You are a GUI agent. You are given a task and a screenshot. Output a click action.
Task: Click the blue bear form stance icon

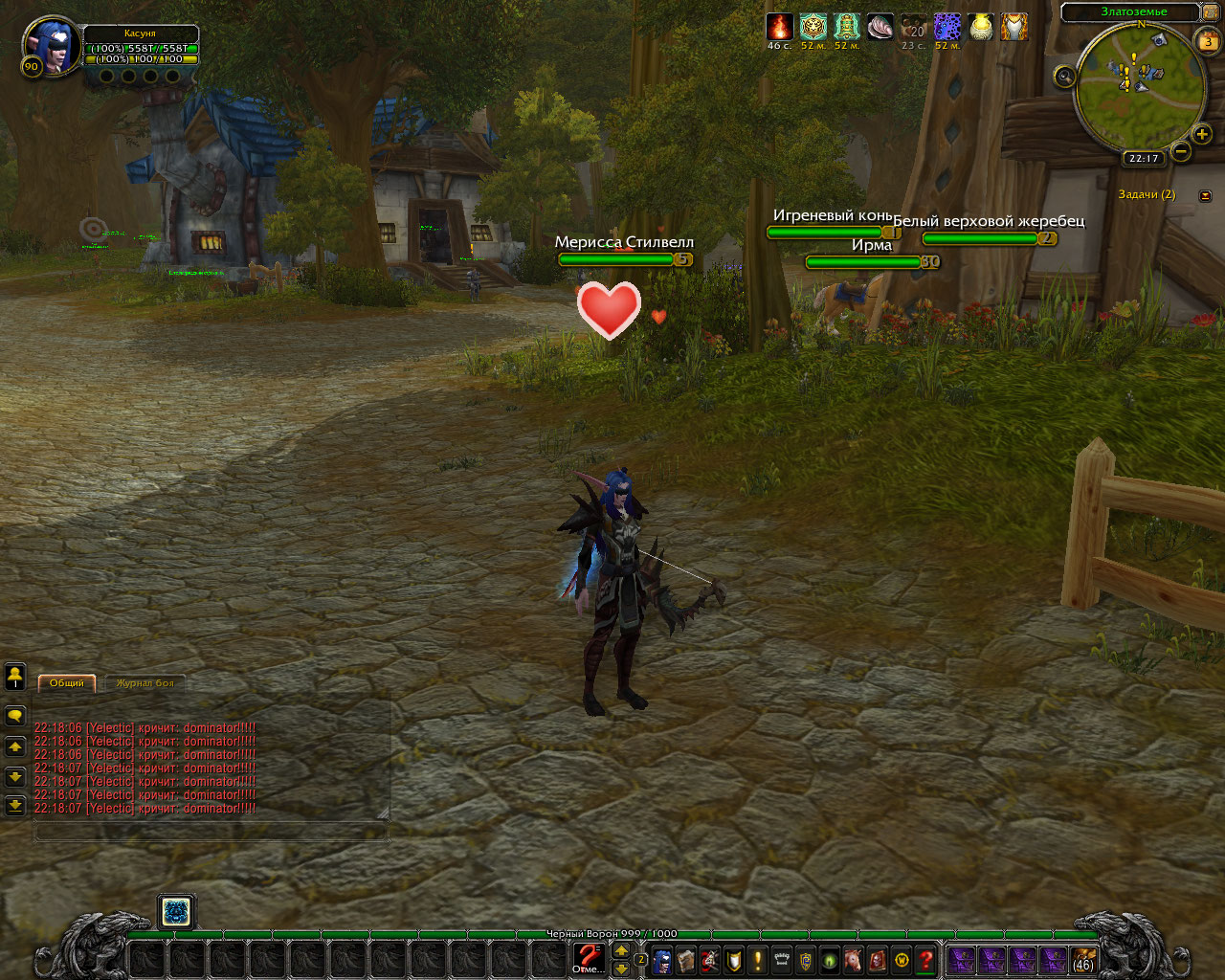(x=176, y=912)
